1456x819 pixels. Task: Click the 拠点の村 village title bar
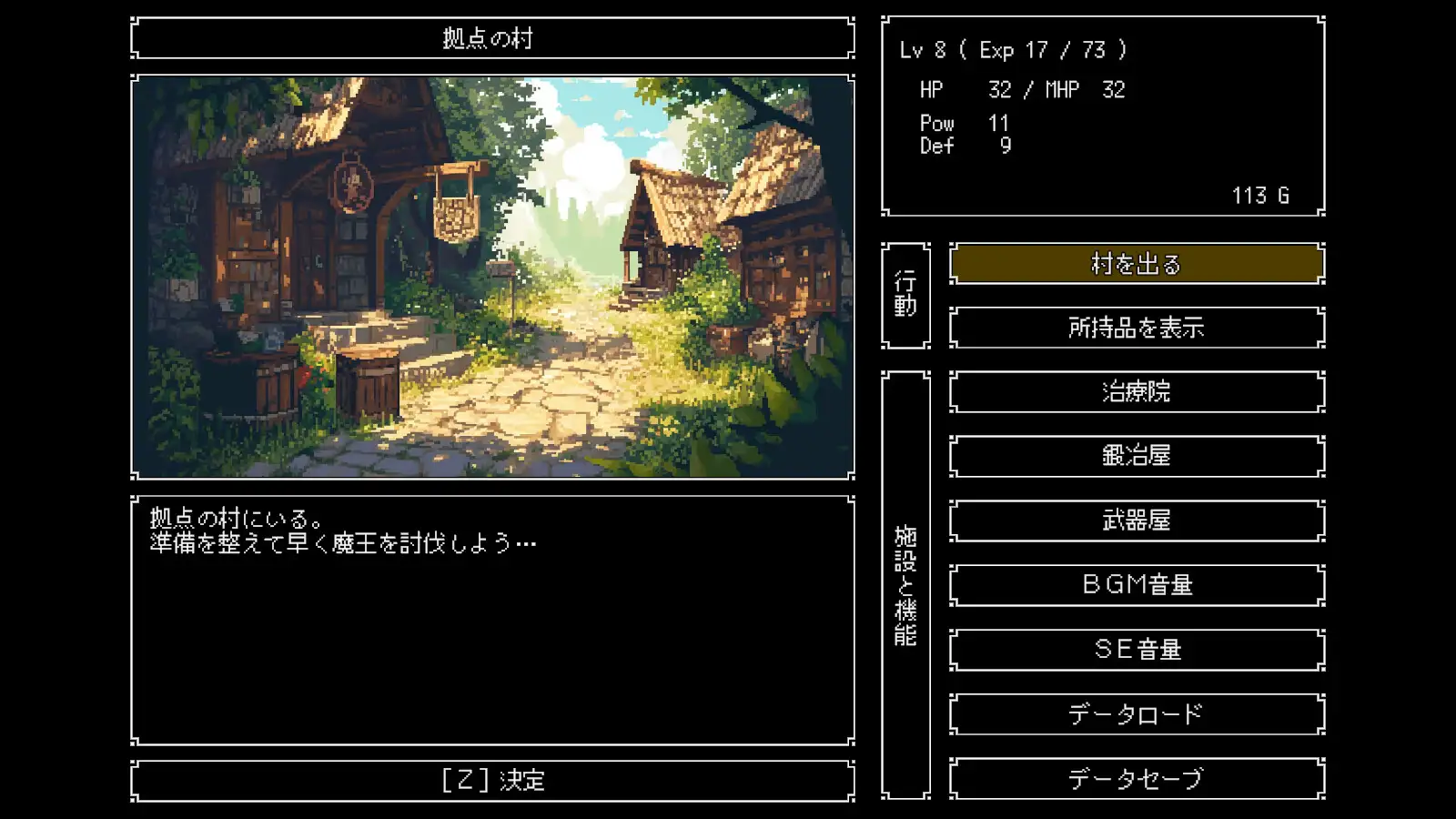click(x=493, y=39)
